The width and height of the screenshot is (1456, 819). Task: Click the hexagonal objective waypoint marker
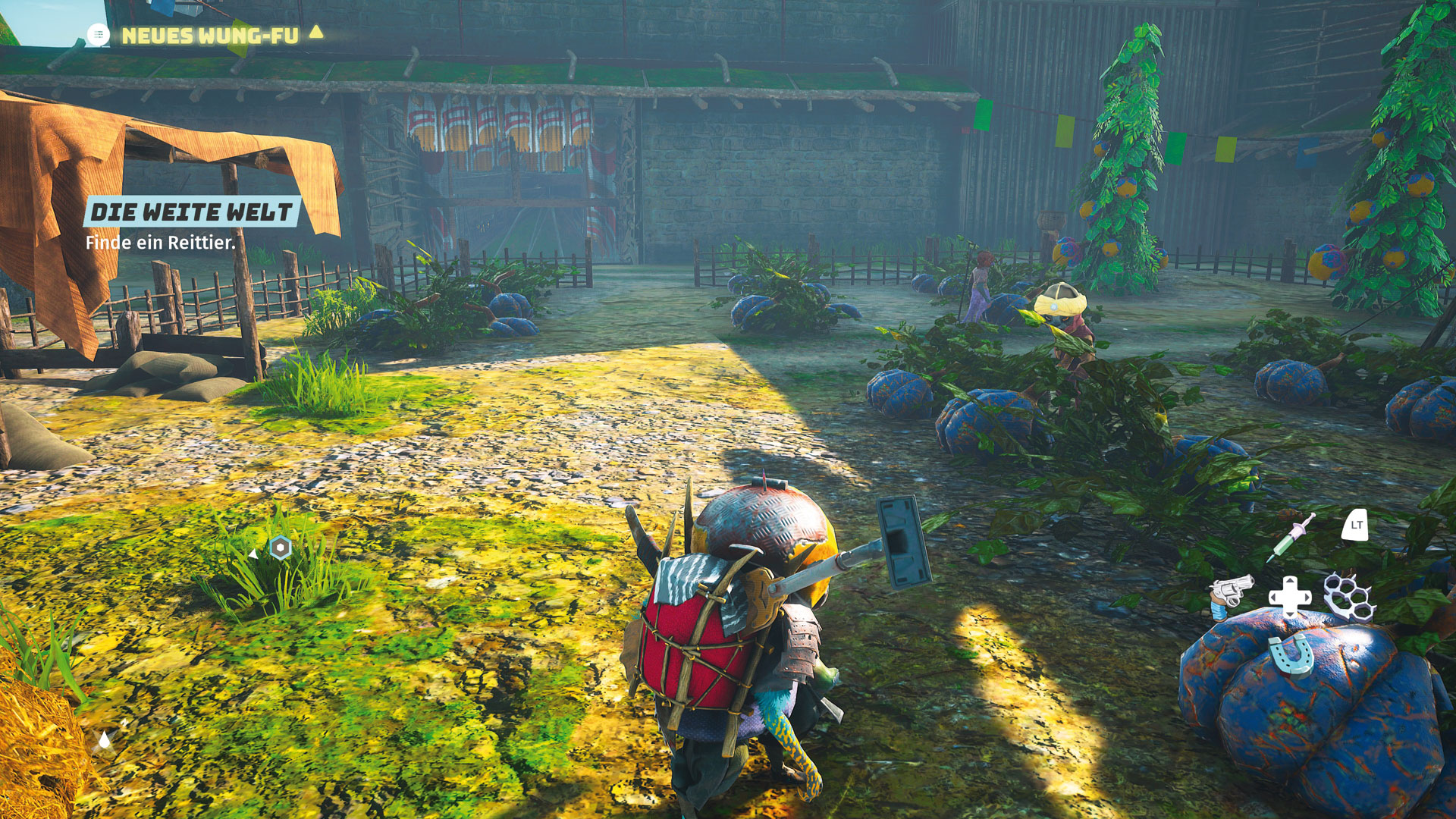click(281, 548)
